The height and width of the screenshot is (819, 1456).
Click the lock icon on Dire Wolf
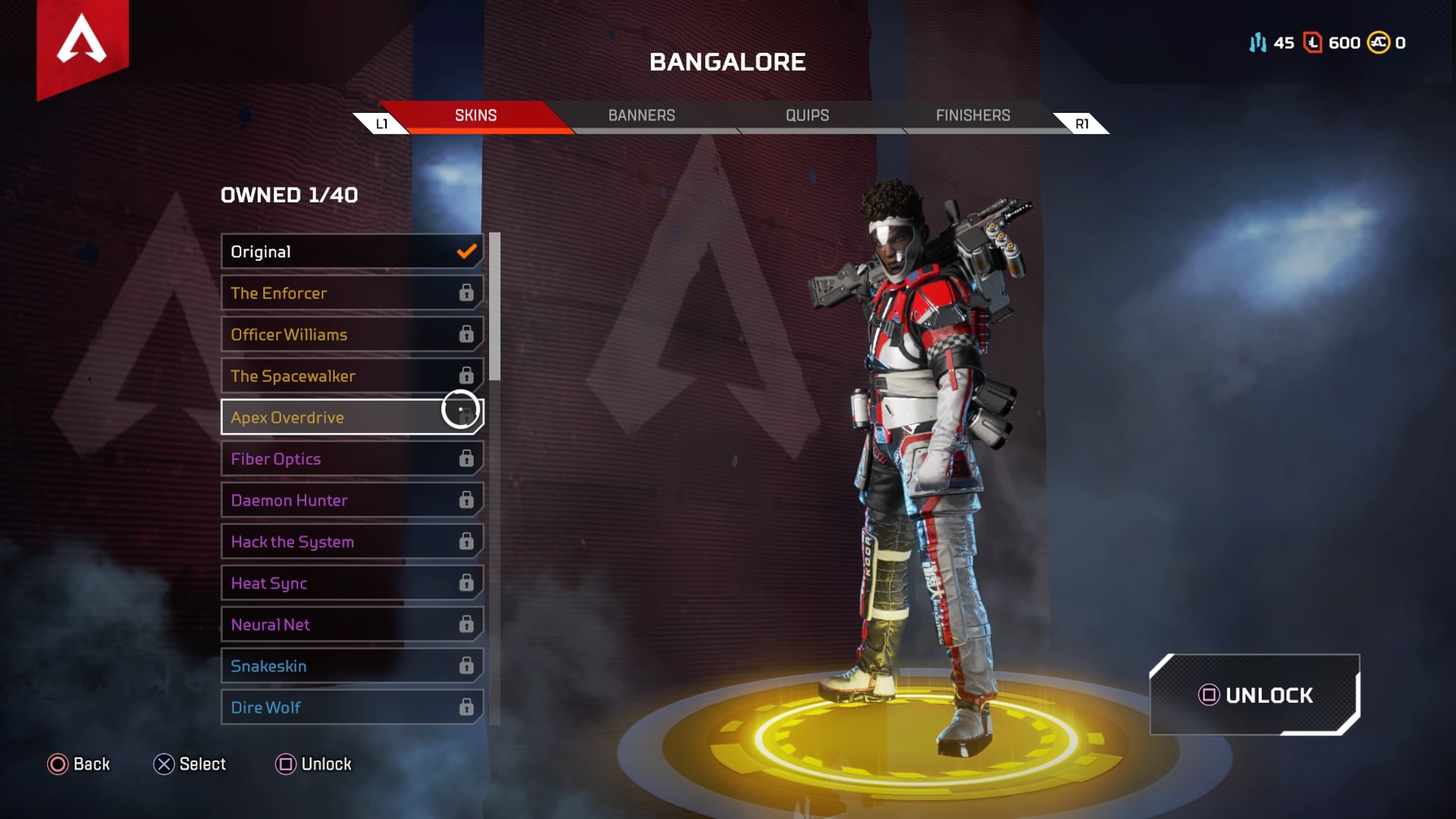pyautogui.click(x=465, y=707)
